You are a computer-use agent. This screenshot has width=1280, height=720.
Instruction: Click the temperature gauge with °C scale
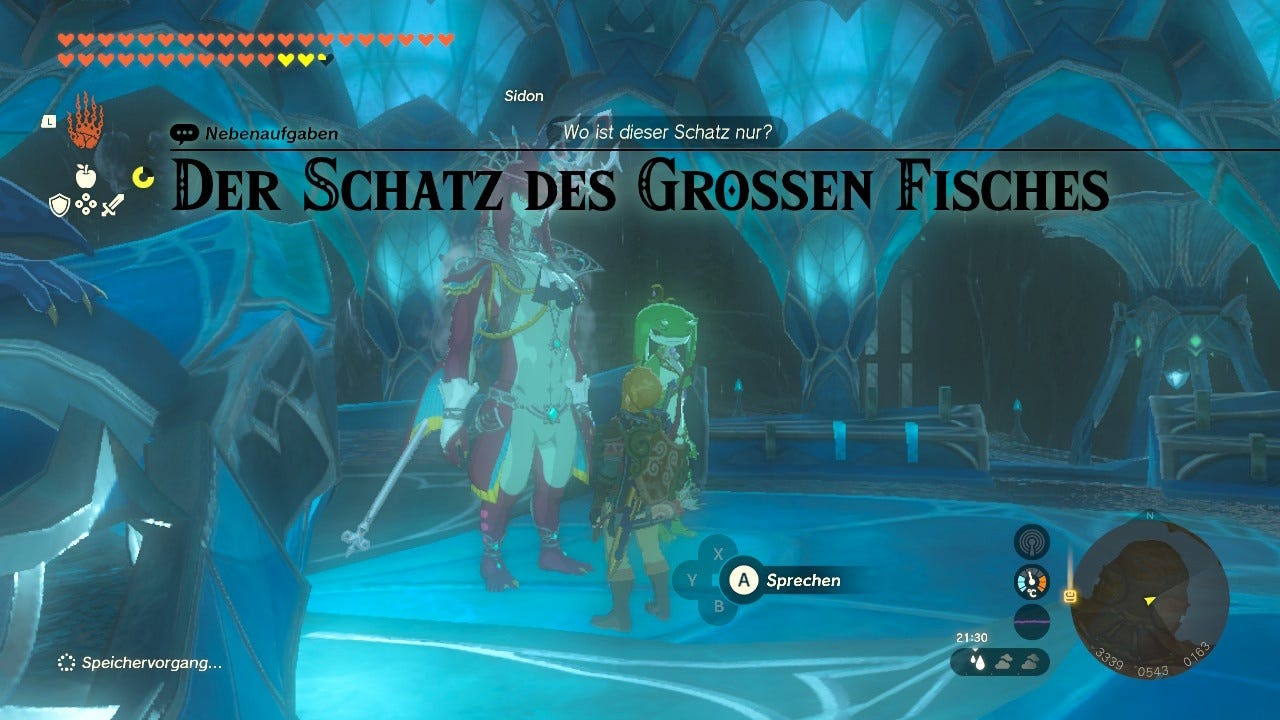click(x=1031, y=581)
